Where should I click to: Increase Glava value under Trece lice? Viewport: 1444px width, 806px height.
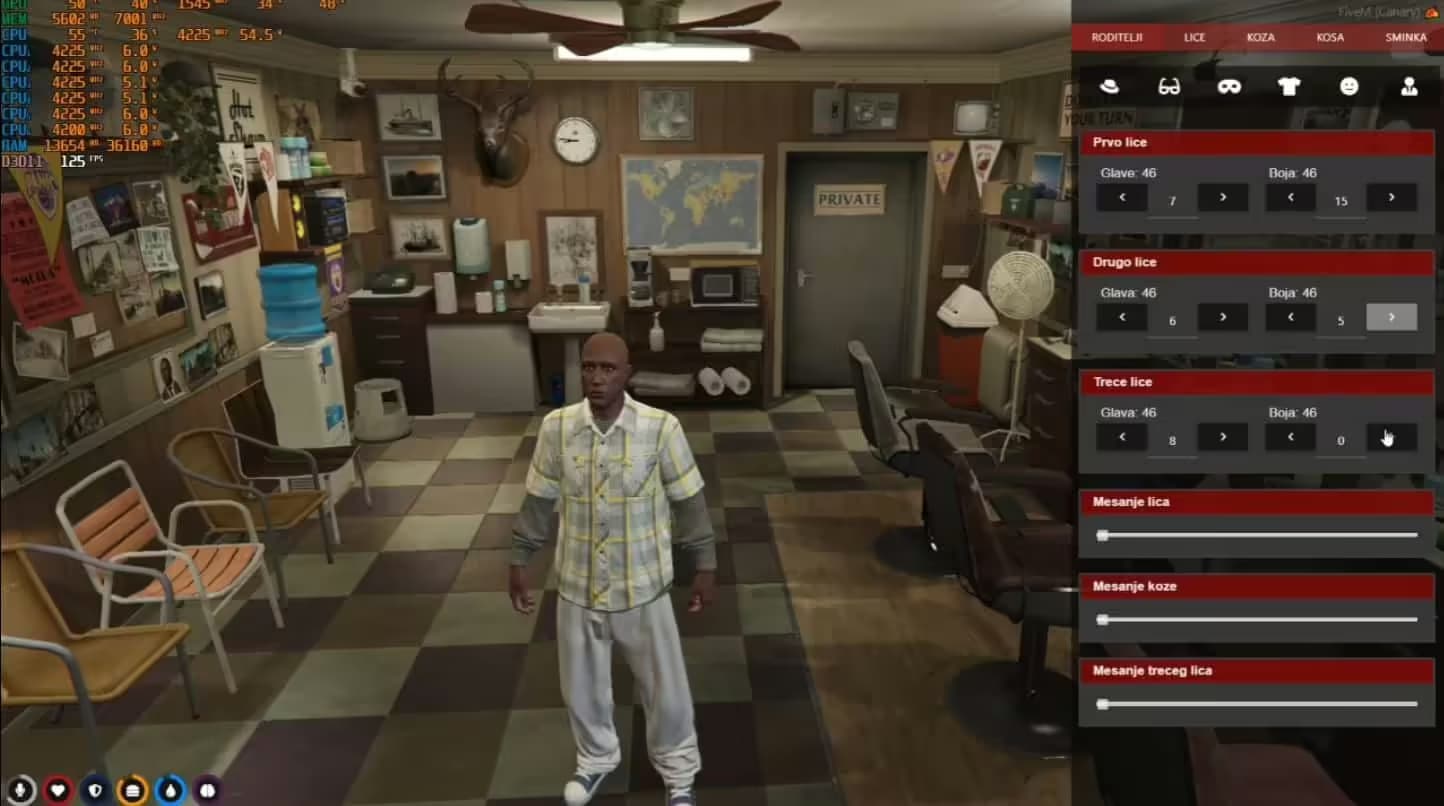[1222, 436]
